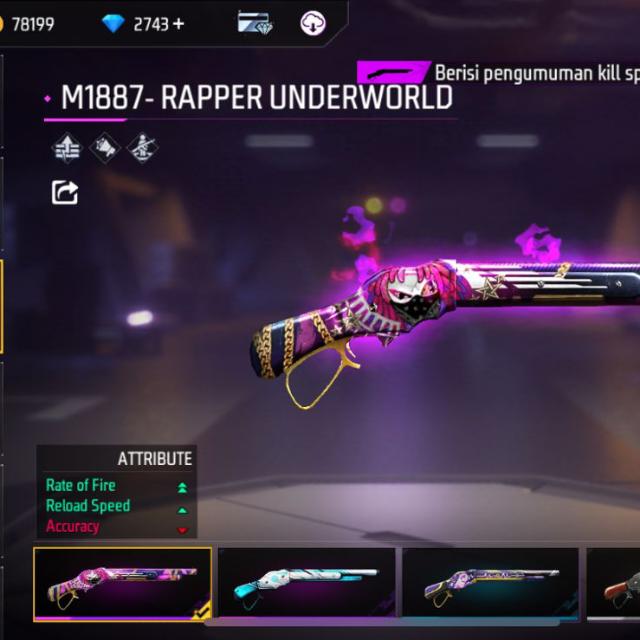Viewport: 640px width, 640px height.
Task: Choose the white and cyan shotgun skin
Action: pos(306,583)
